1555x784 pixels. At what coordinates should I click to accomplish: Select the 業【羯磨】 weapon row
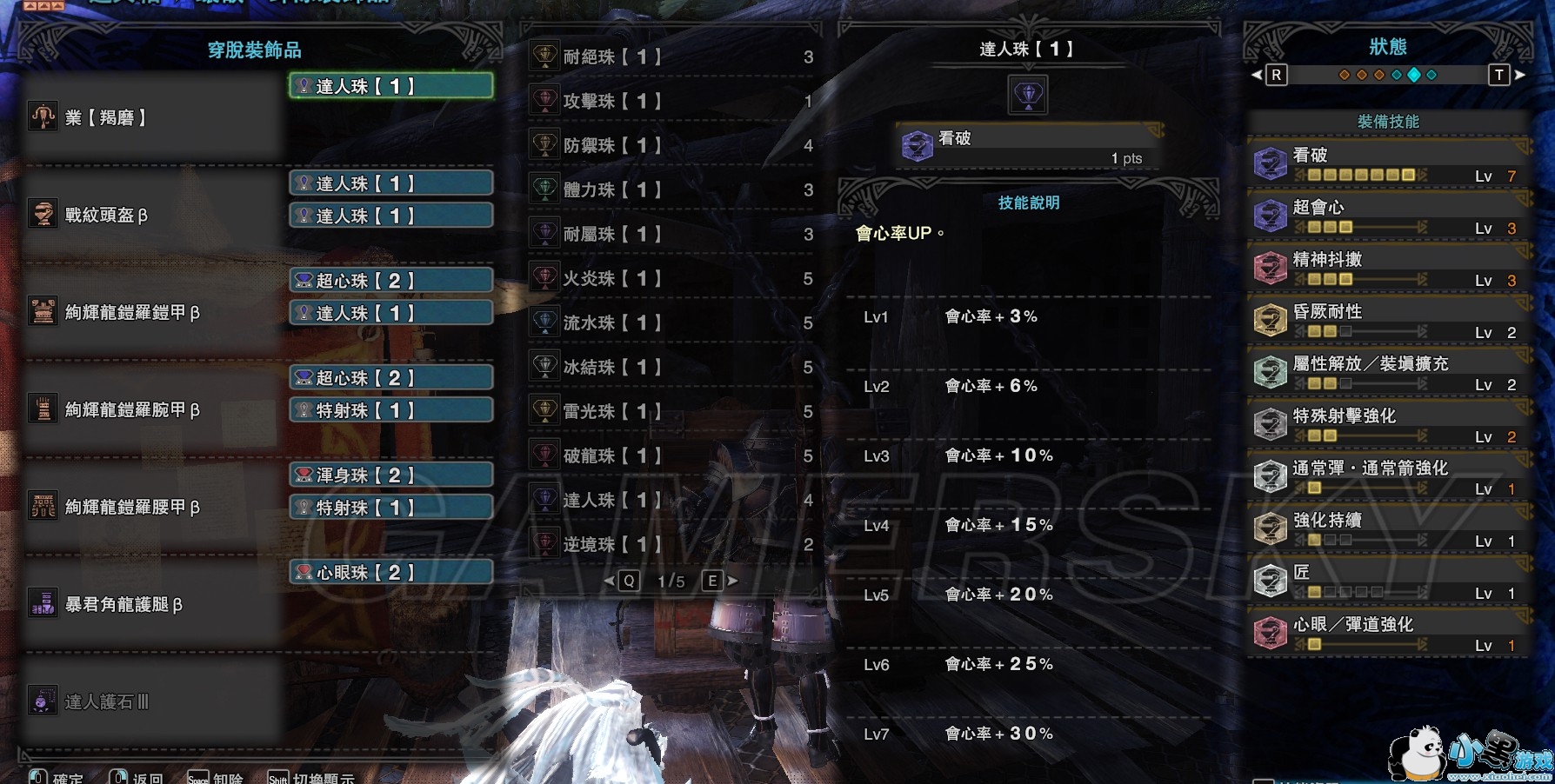(x=152, y=117)
